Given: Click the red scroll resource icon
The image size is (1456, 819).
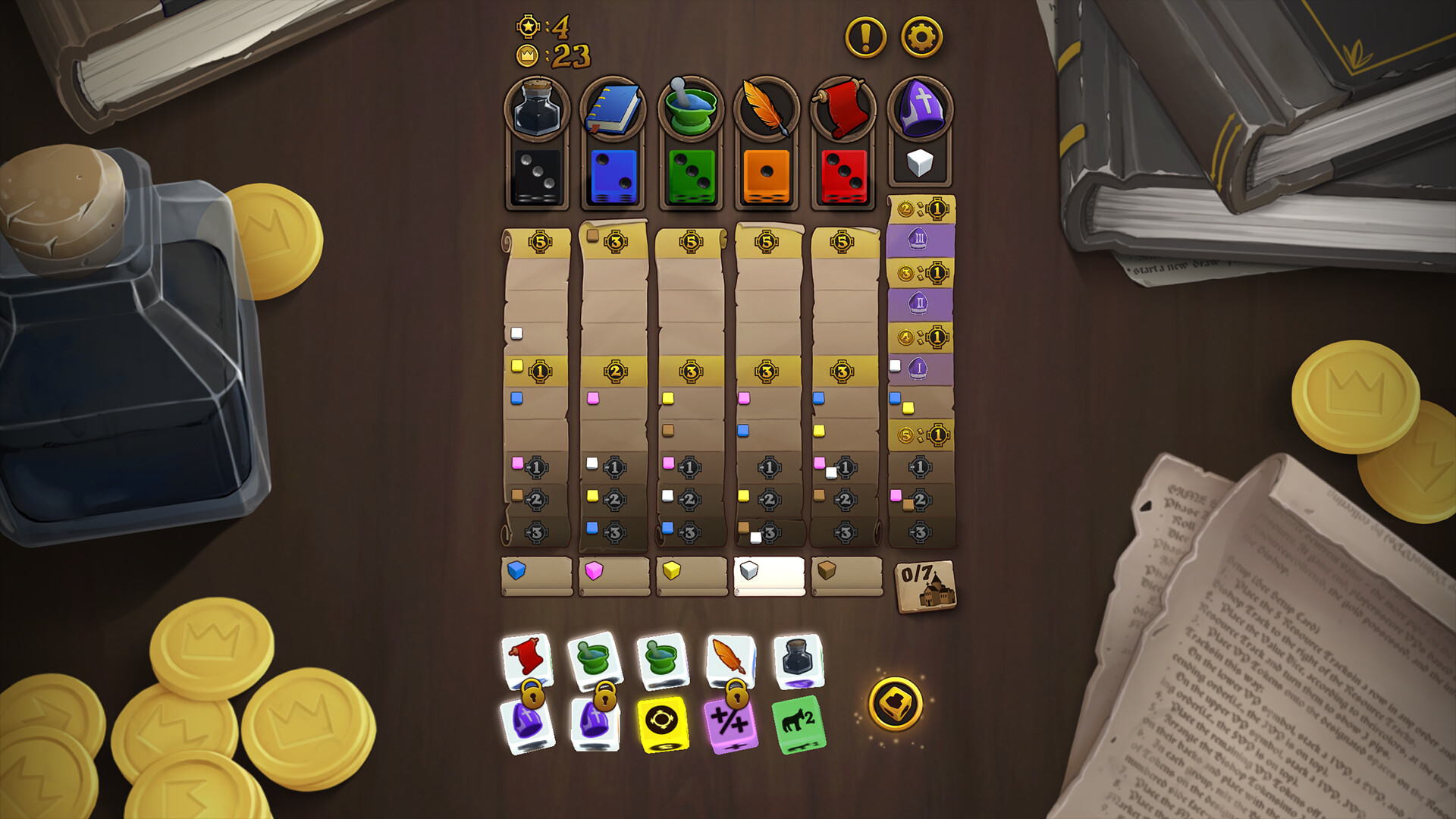Looking at the screenshot, I should pyautogui.click(x=843, y=106).
